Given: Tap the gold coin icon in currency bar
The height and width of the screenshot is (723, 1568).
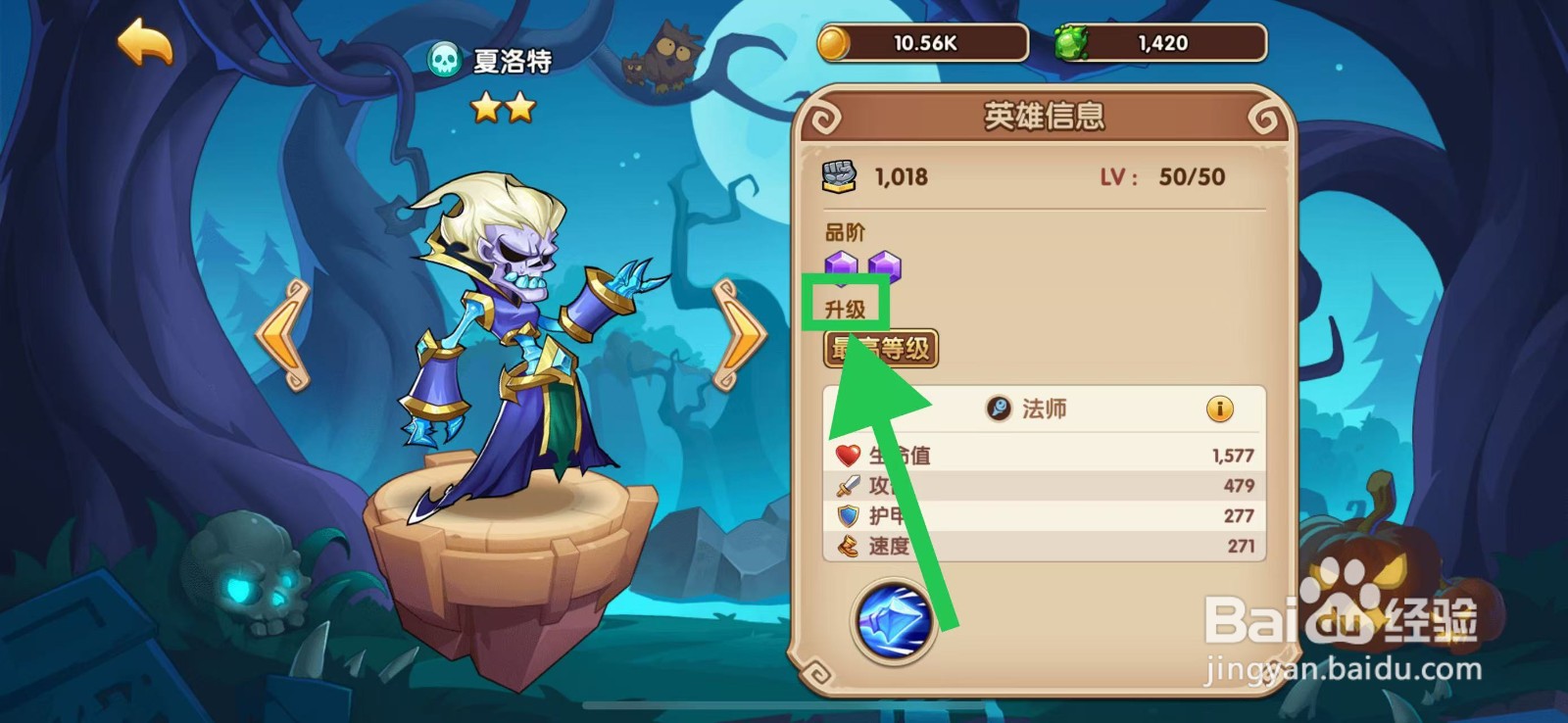Looking at the screenshot, I should (x=835, y=42).
